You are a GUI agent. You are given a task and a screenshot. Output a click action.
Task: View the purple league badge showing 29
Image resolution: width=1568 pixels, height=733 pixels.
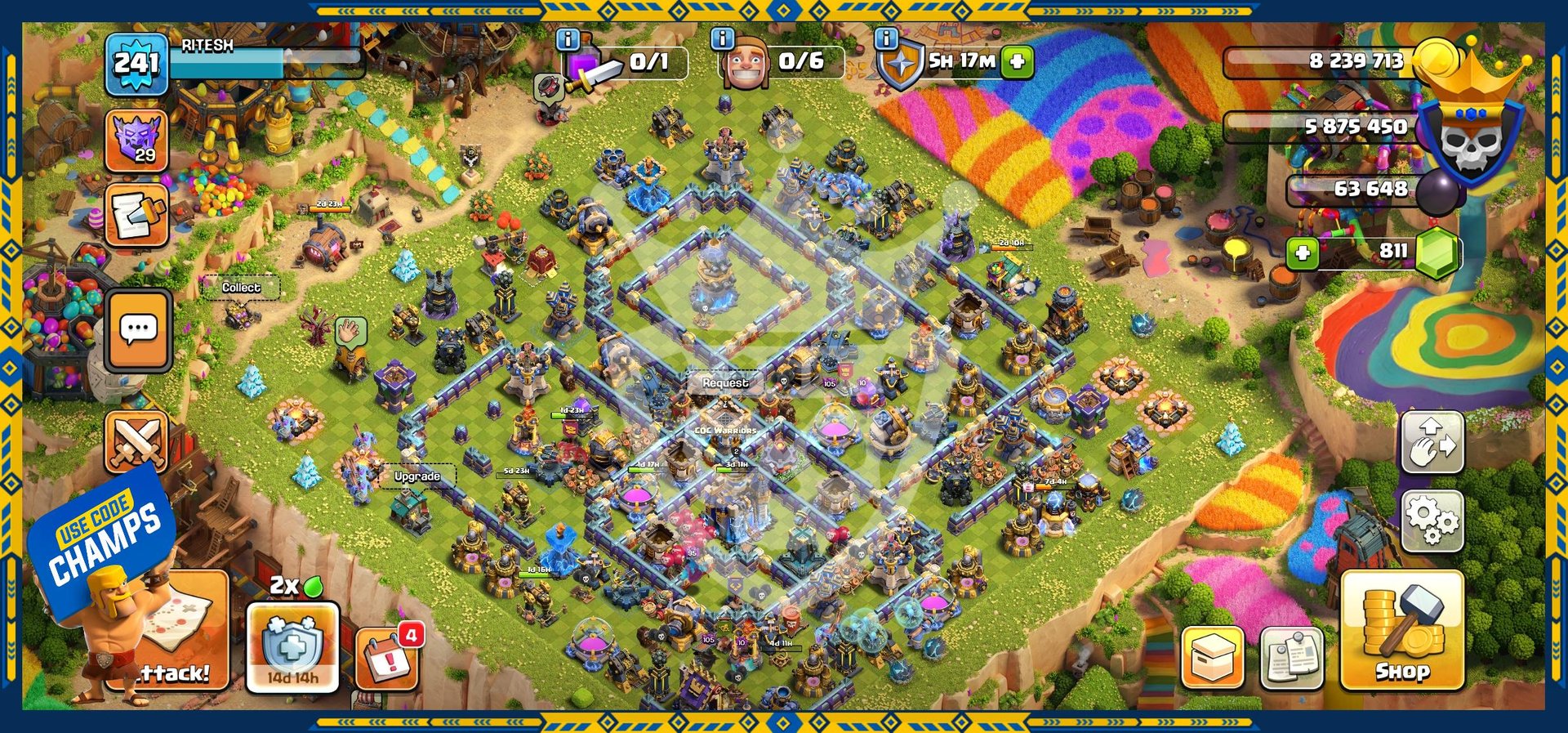(x=136, y=140)
